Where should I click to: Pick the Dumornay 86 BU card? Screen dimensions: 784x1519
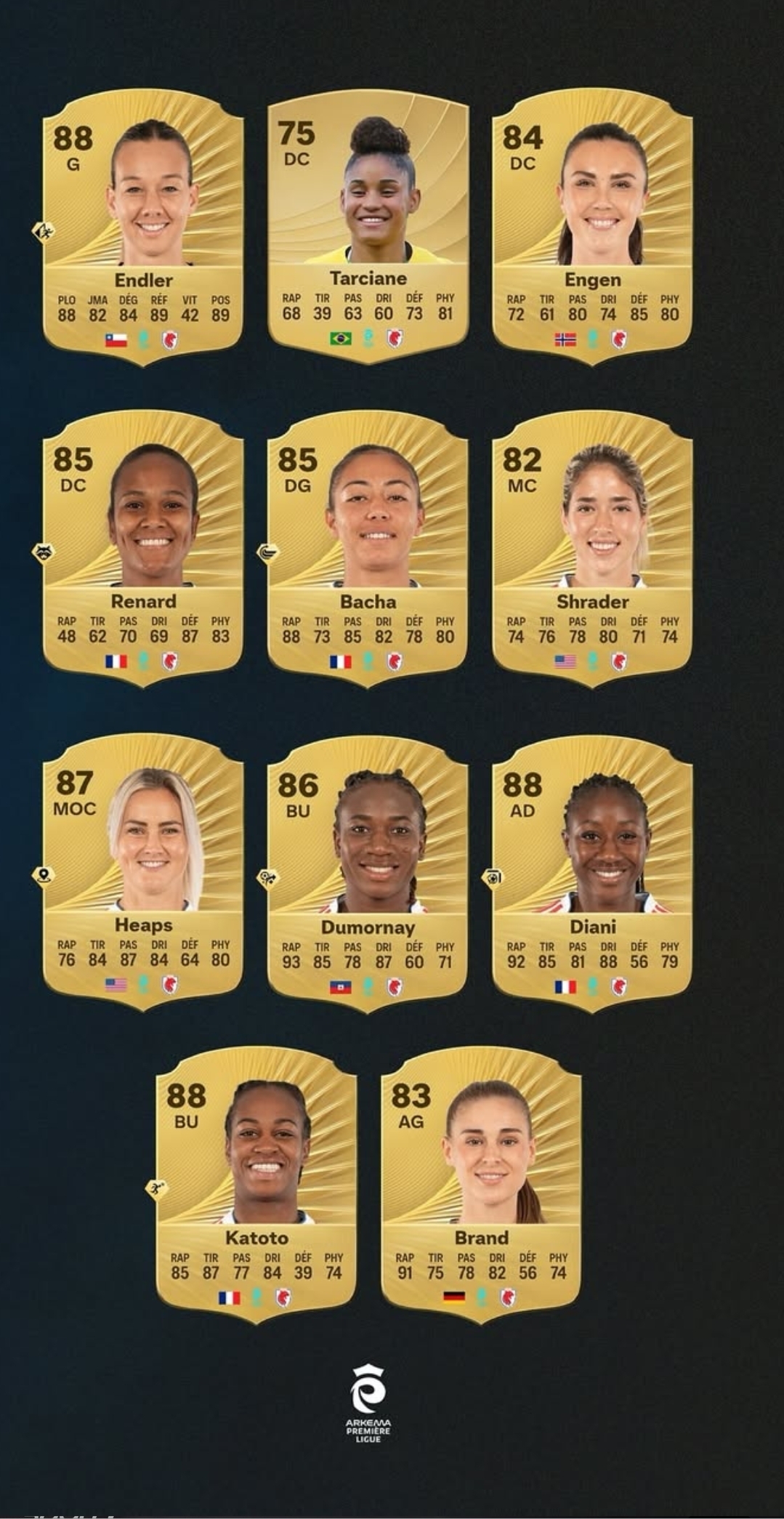(x=368, y=871)
